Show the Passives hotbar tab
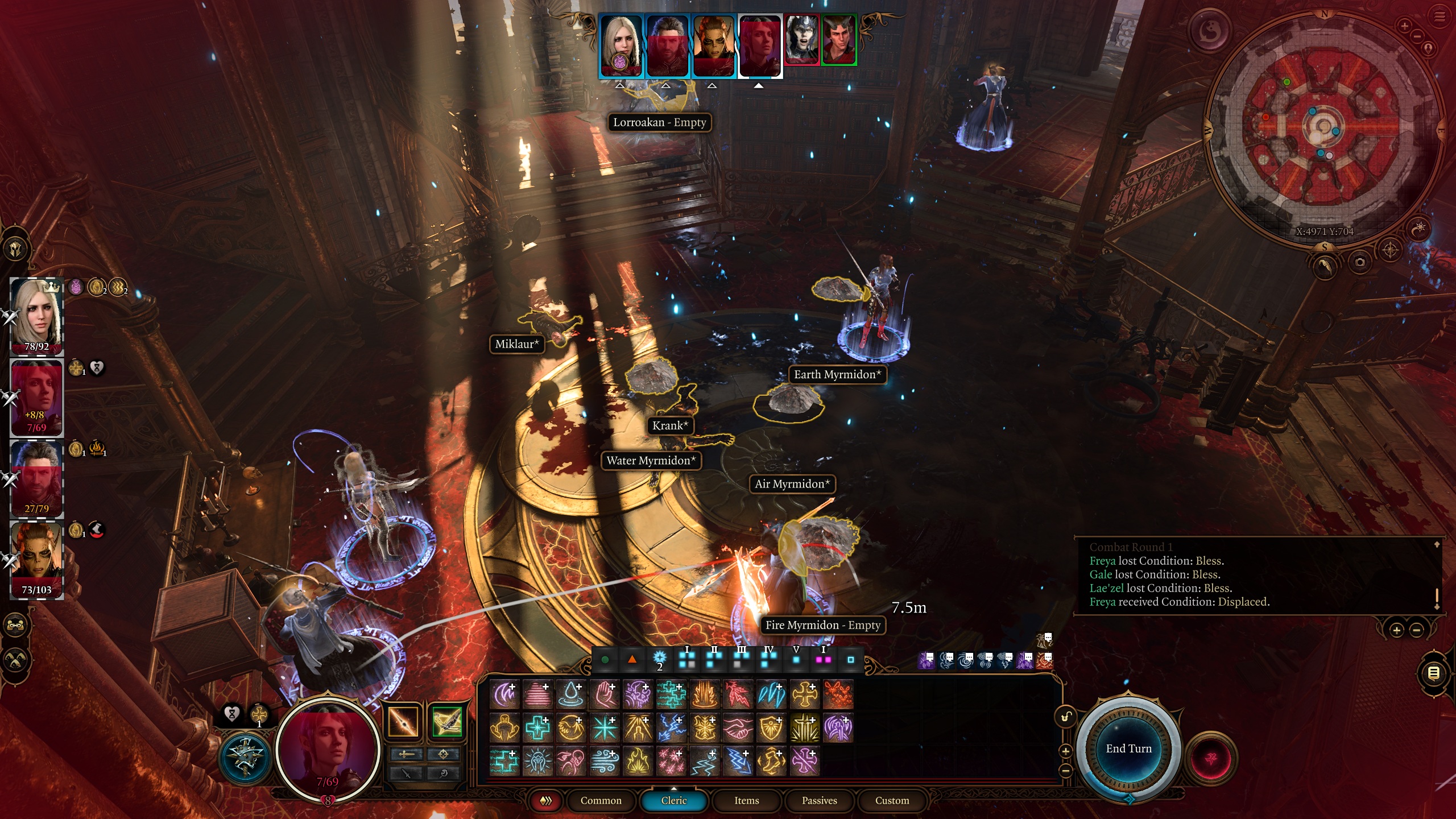The height and width of the screenshot is (819, 1456). [819, 800]
